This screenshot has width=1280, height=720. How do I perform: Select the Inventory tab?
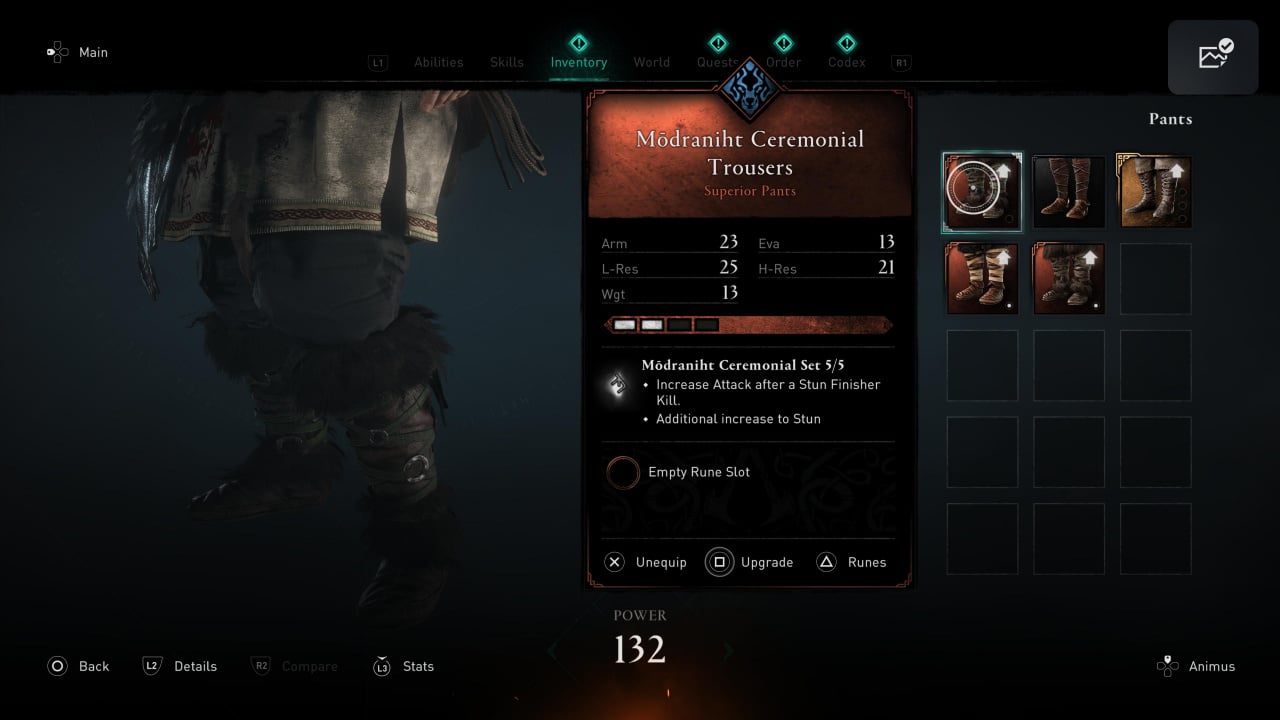578,62
